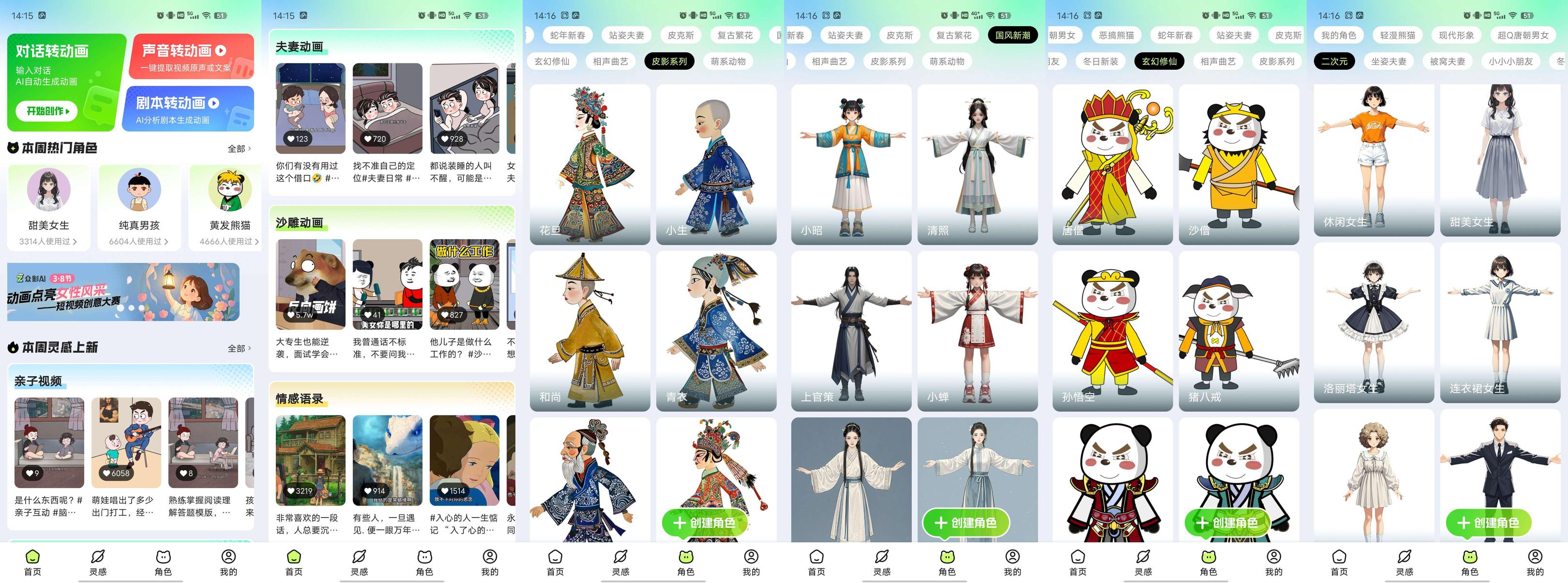Open the 声音转动画 feature card
Viewport: 1568px width, 583px height.
(191, 57)
